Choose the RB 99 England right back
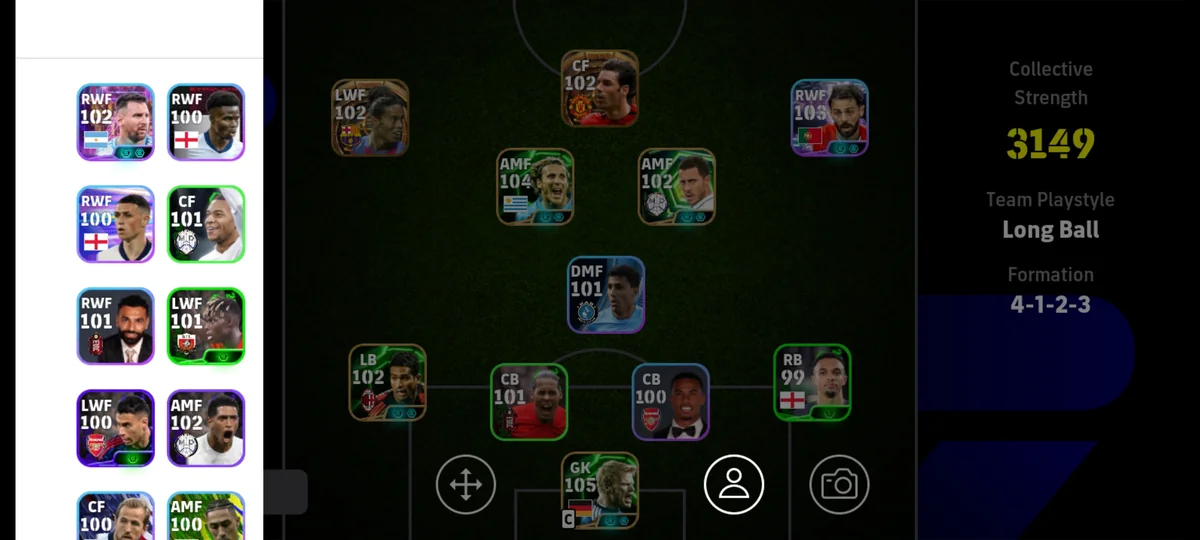 click(812, 382)
